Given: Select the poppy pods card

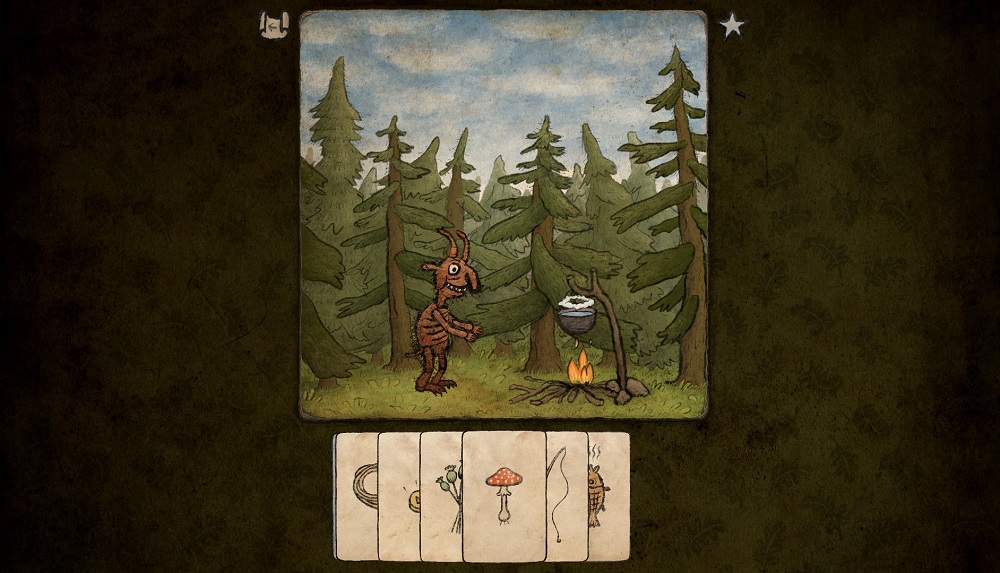Looking at the screenshot, I should pos(441,495).
